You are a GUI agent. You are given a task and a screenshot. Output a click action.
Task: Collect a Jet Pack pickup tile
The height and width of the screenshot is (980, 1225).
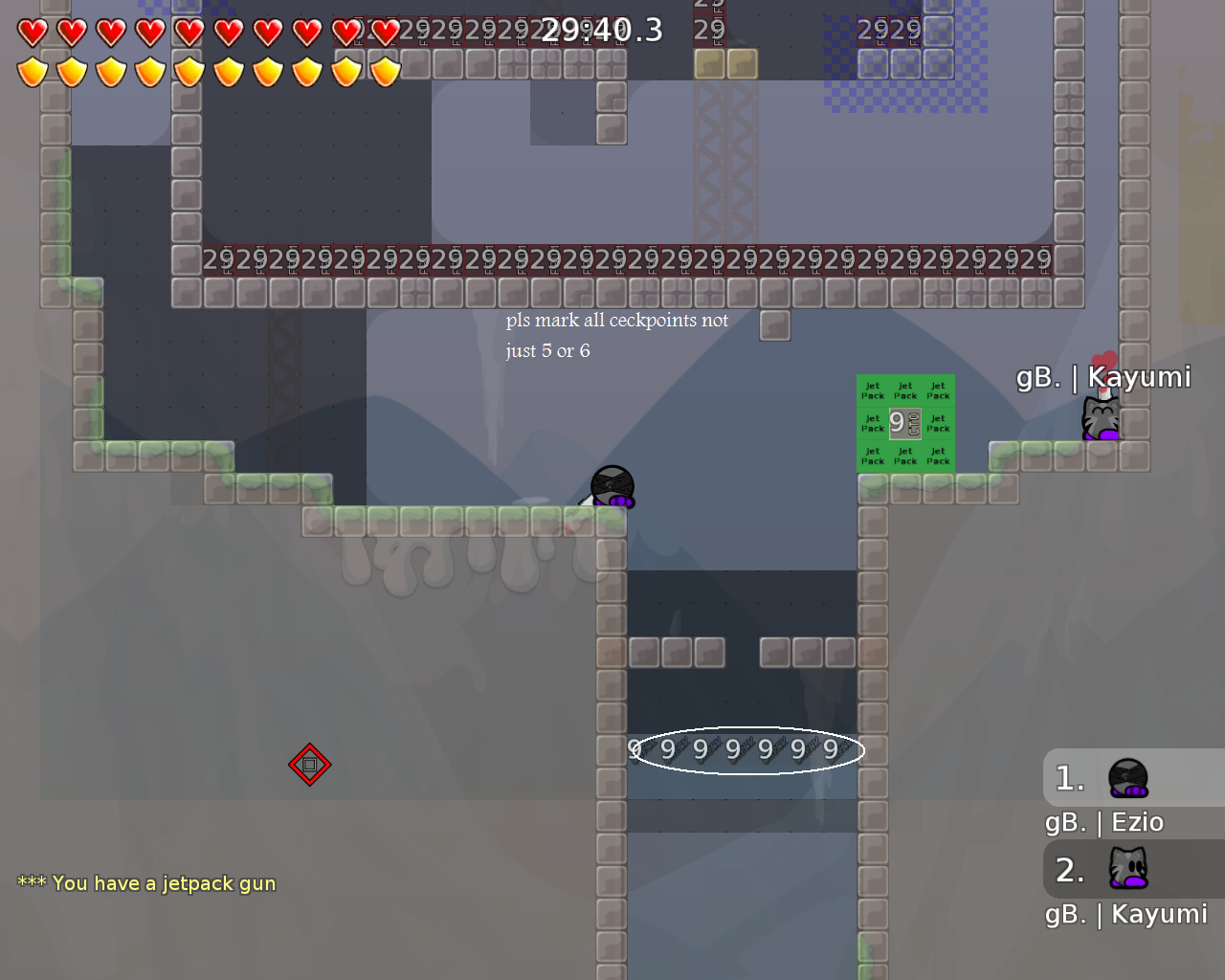pos(872,390)
